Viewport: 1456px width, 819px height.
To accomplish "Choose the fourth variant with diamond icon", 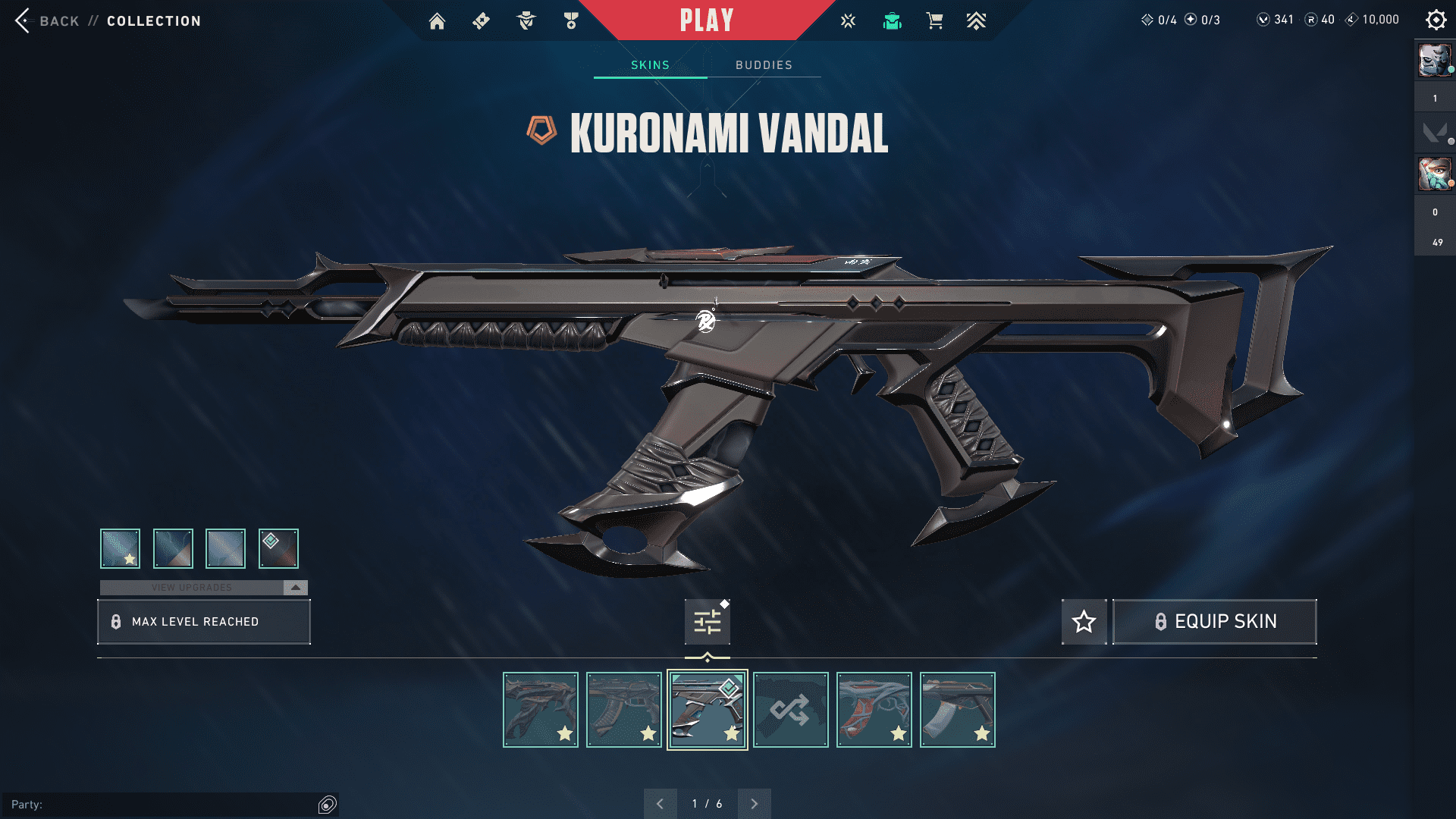I will tap(278, 548).
